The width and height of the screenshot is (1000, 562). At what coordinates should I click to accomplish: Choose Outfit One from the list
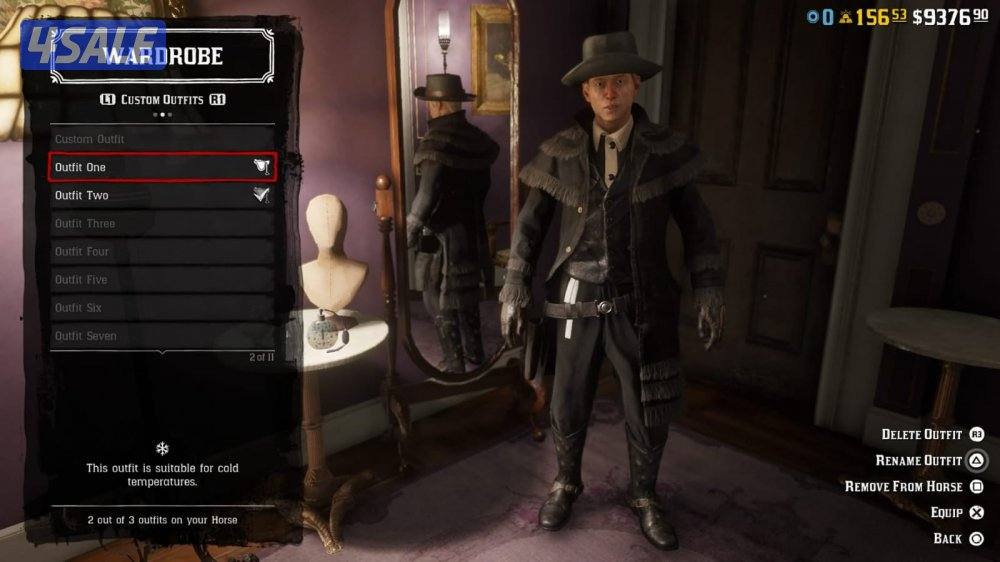(162, 167)
